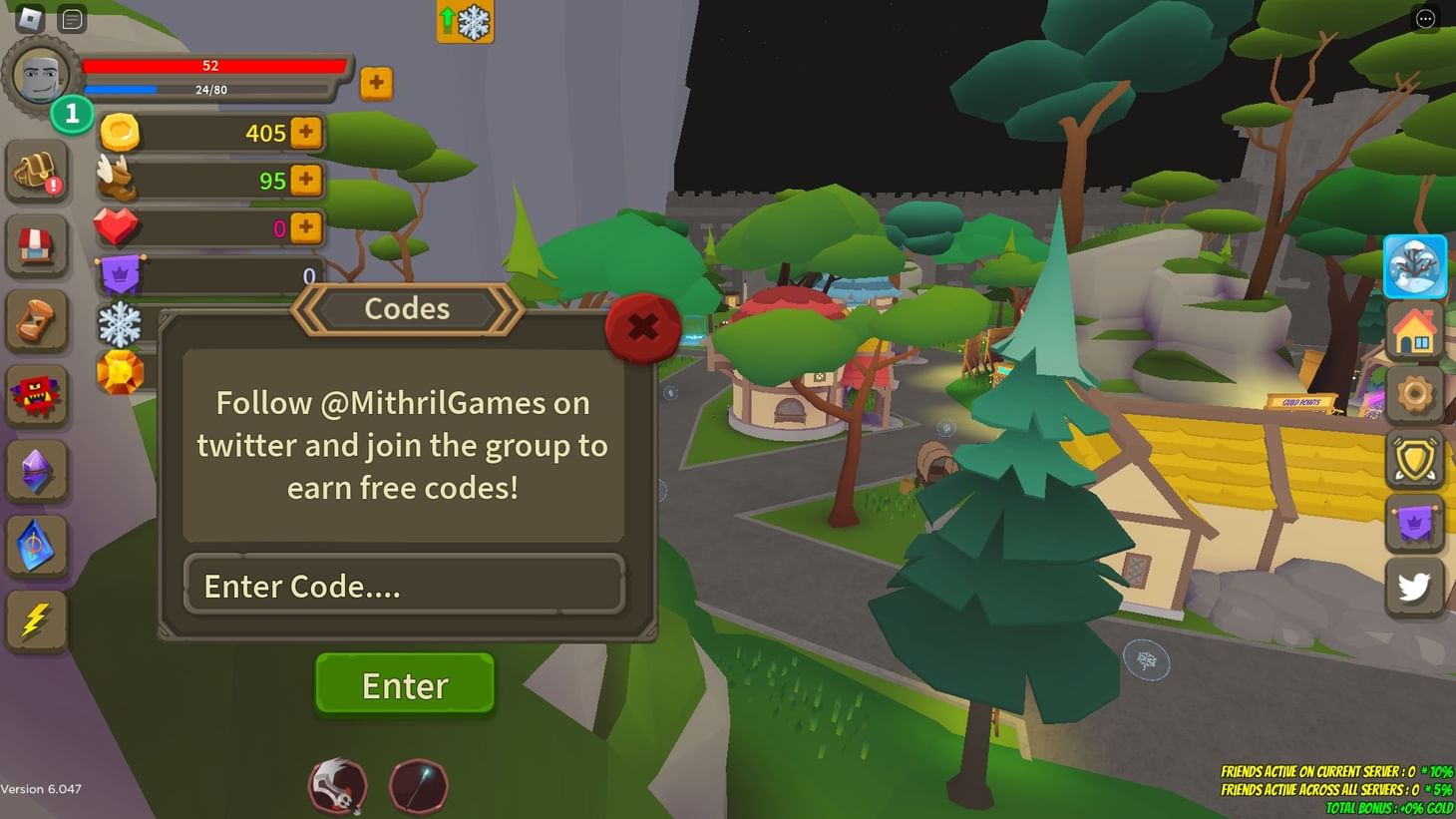Select the hourglass icon in the sidebar
The image size is (1456, 819).
tap(37, 321)
